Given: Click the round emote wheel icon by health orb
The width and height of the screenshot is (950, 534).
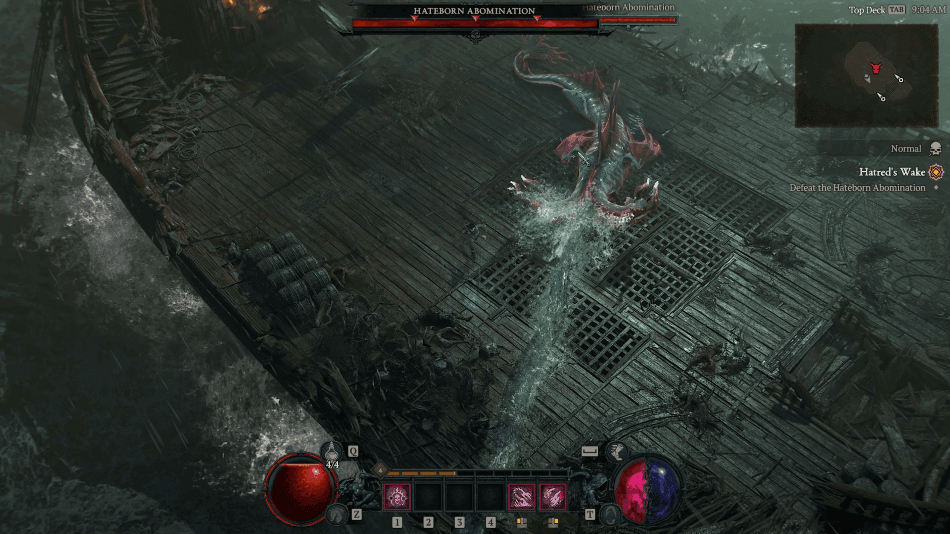Looking at the screenshot, I should (336, 514).
